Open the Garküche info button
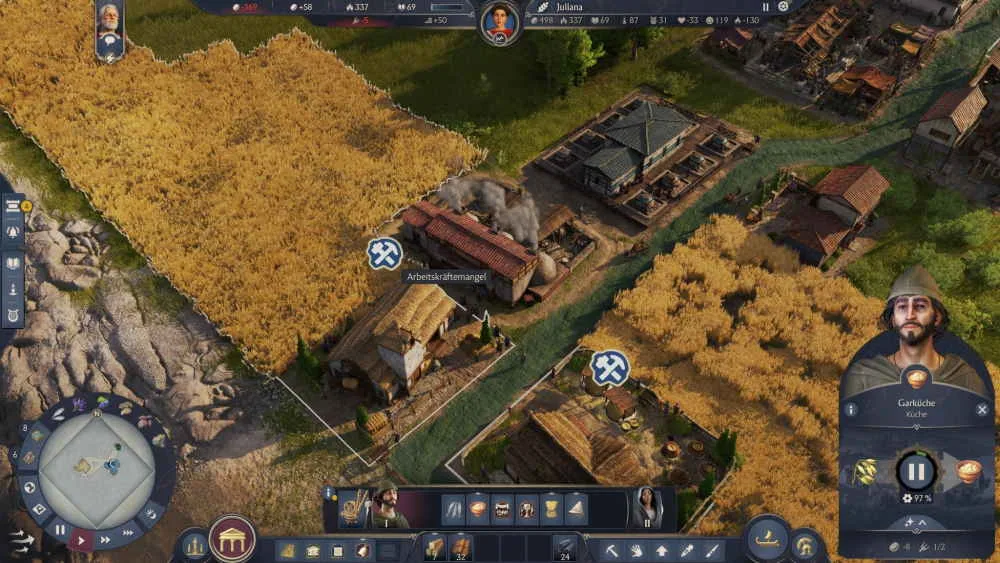 coord(851,409)
